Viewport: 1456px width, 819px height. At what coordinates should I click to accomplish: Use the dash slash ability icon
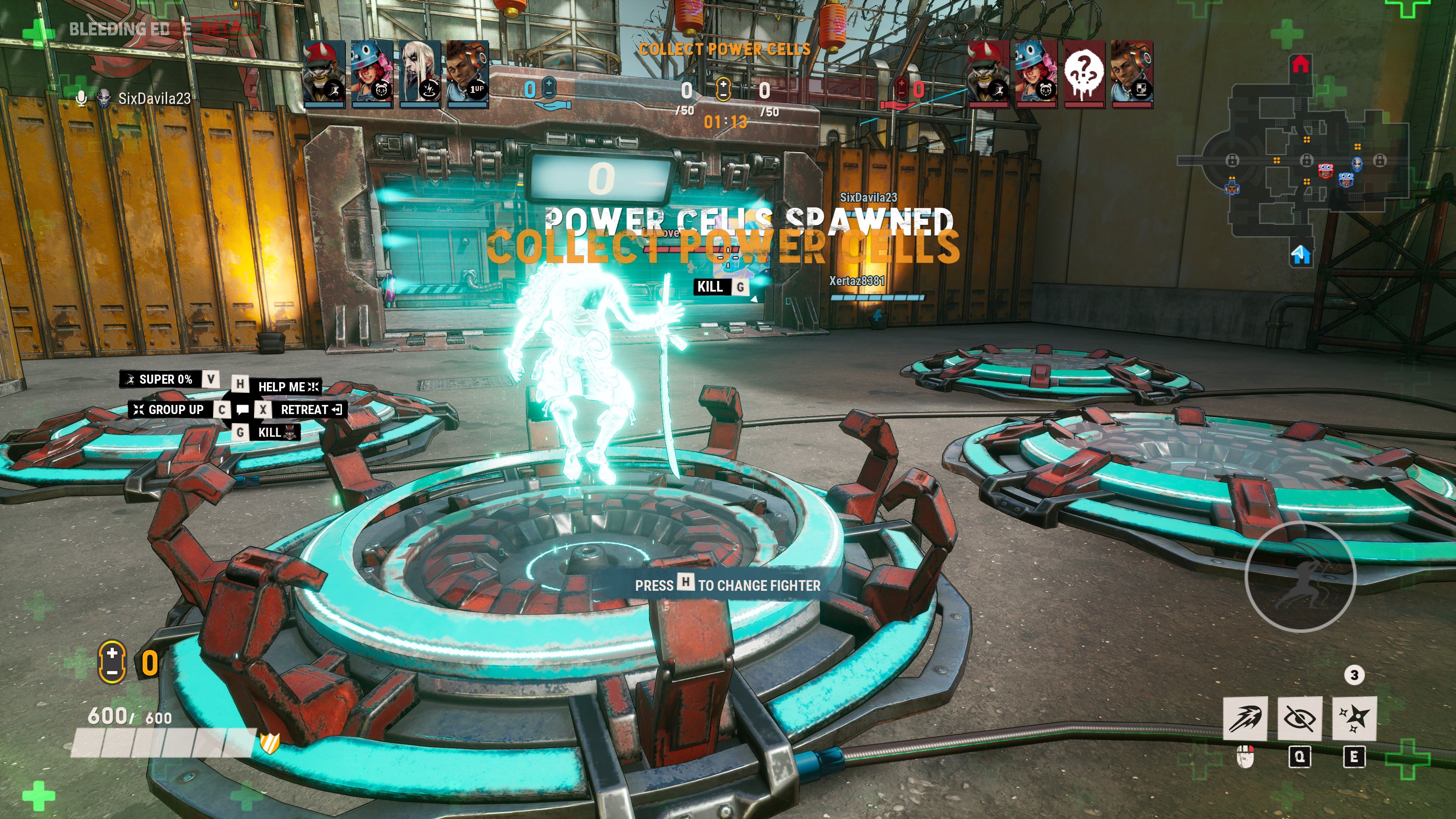point(1244,719)
